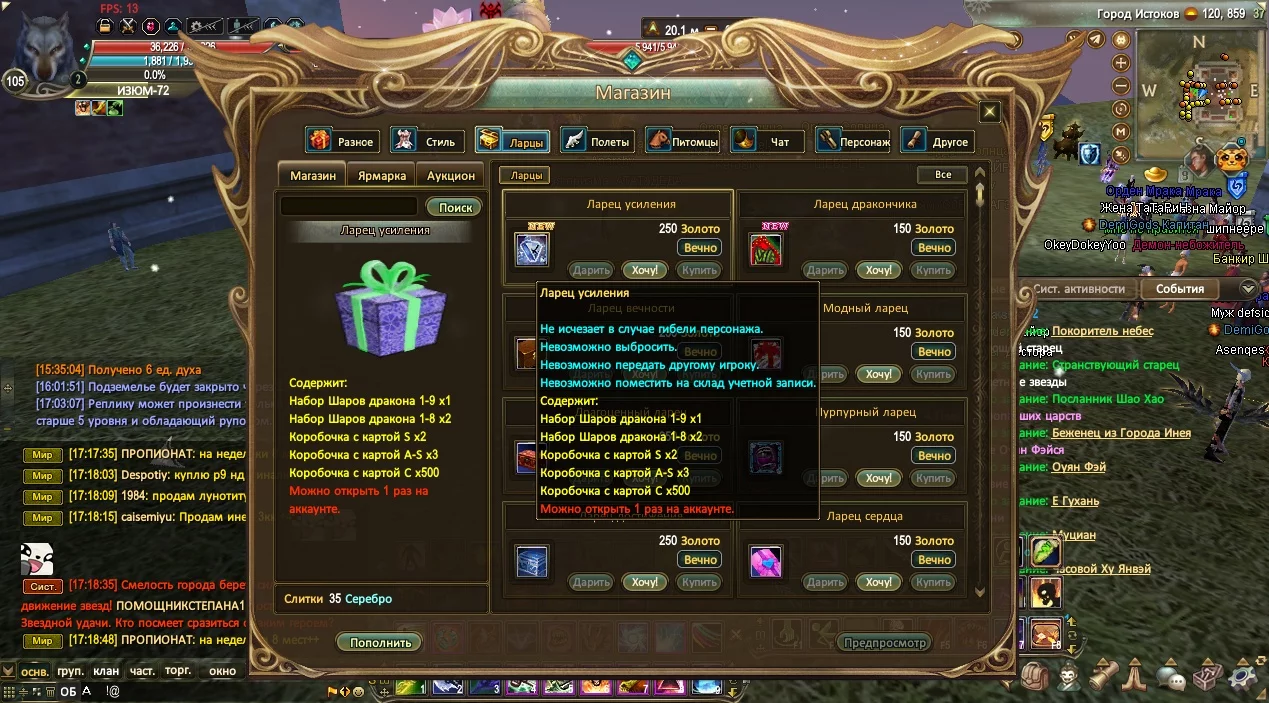Viewport: 1269px width, 703px height.
Task: Select the Полеты category tab
Action: pos(598,141)
